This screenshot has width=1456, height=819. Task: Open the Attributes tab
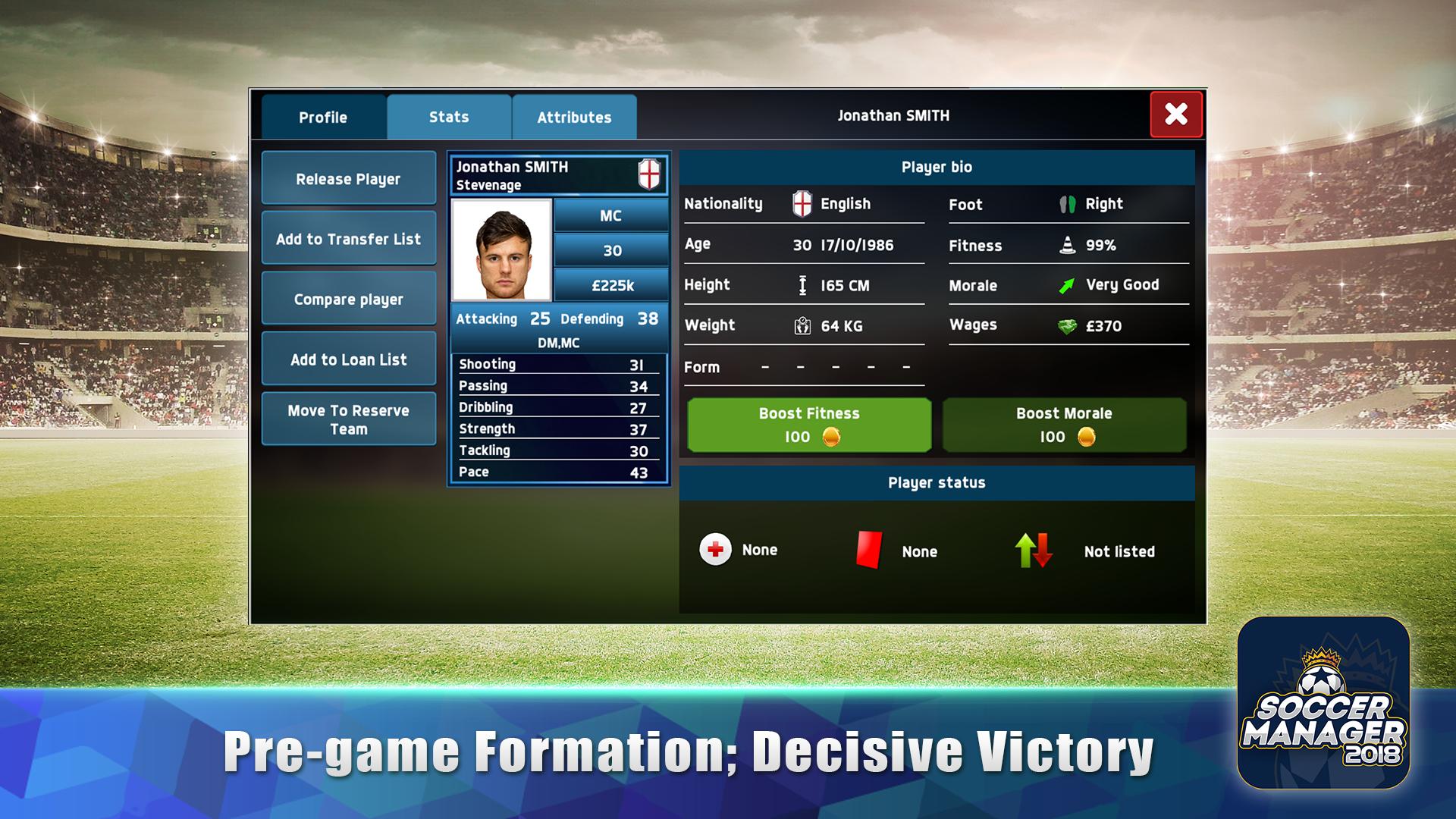click(x=574, y=117)
